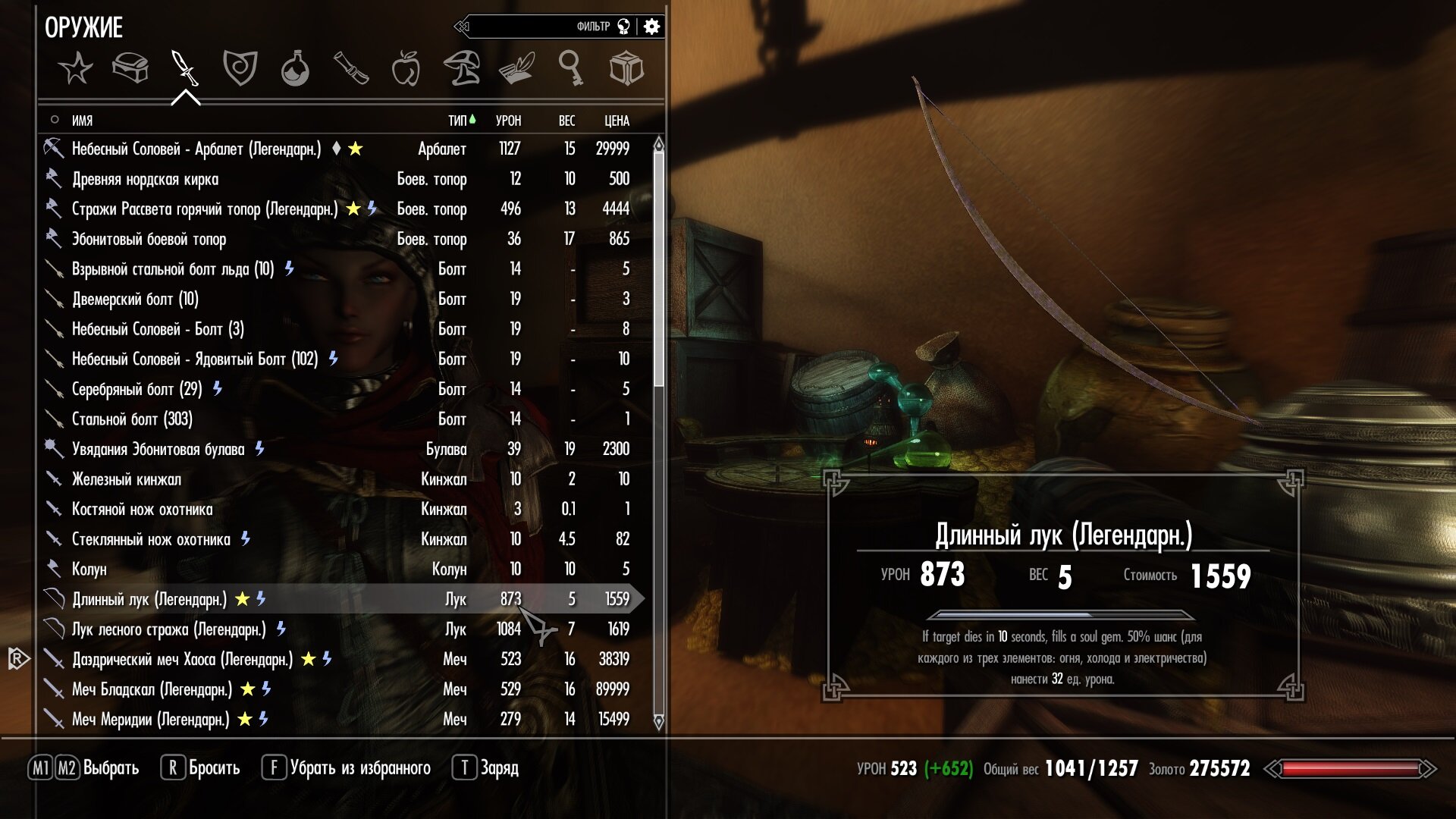Open the food apple category

click(x=406, y=69)
